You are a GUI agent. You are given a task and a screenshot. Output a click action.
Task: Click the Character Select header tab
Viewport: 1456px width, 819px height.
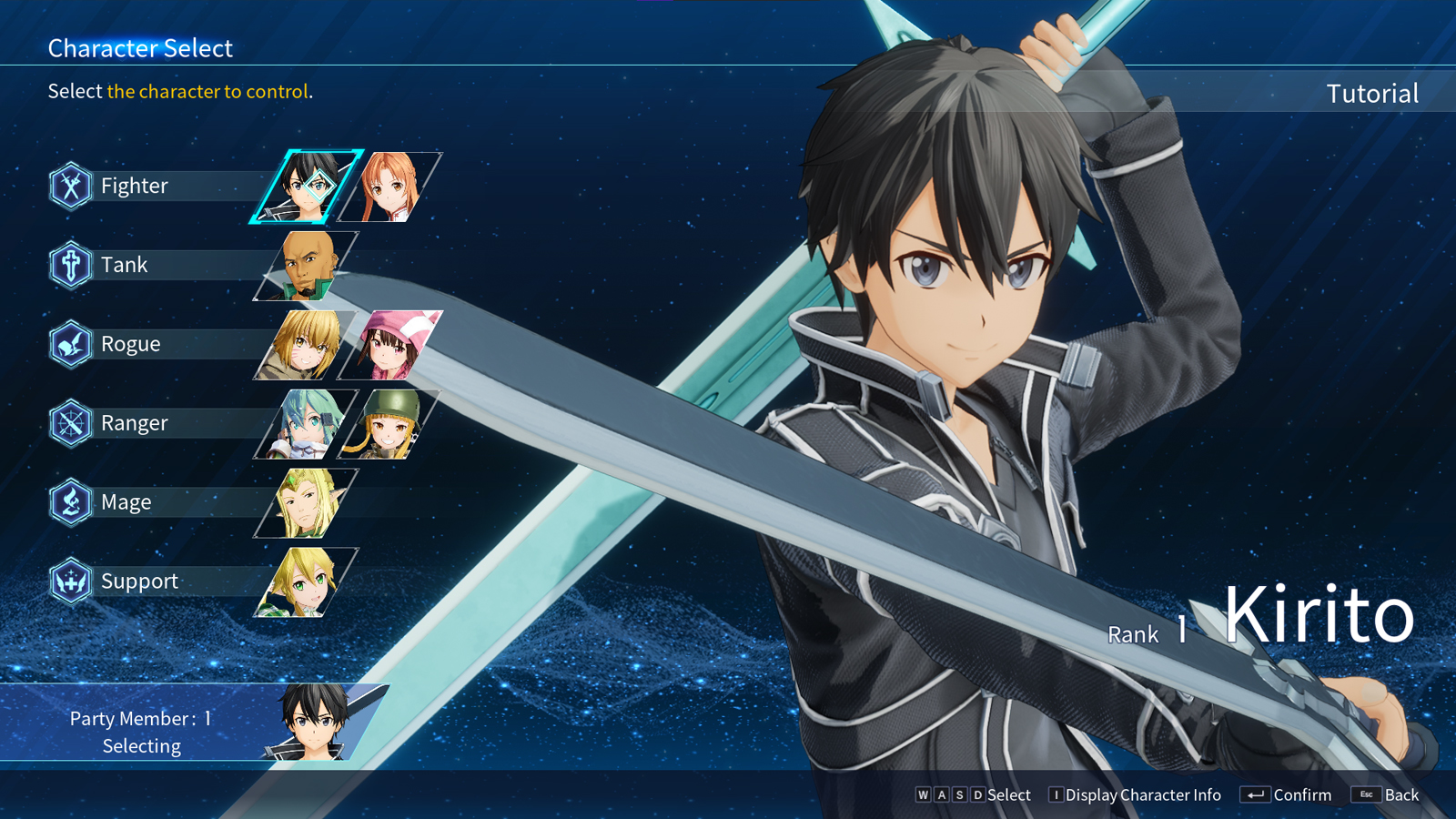[140, 48]
